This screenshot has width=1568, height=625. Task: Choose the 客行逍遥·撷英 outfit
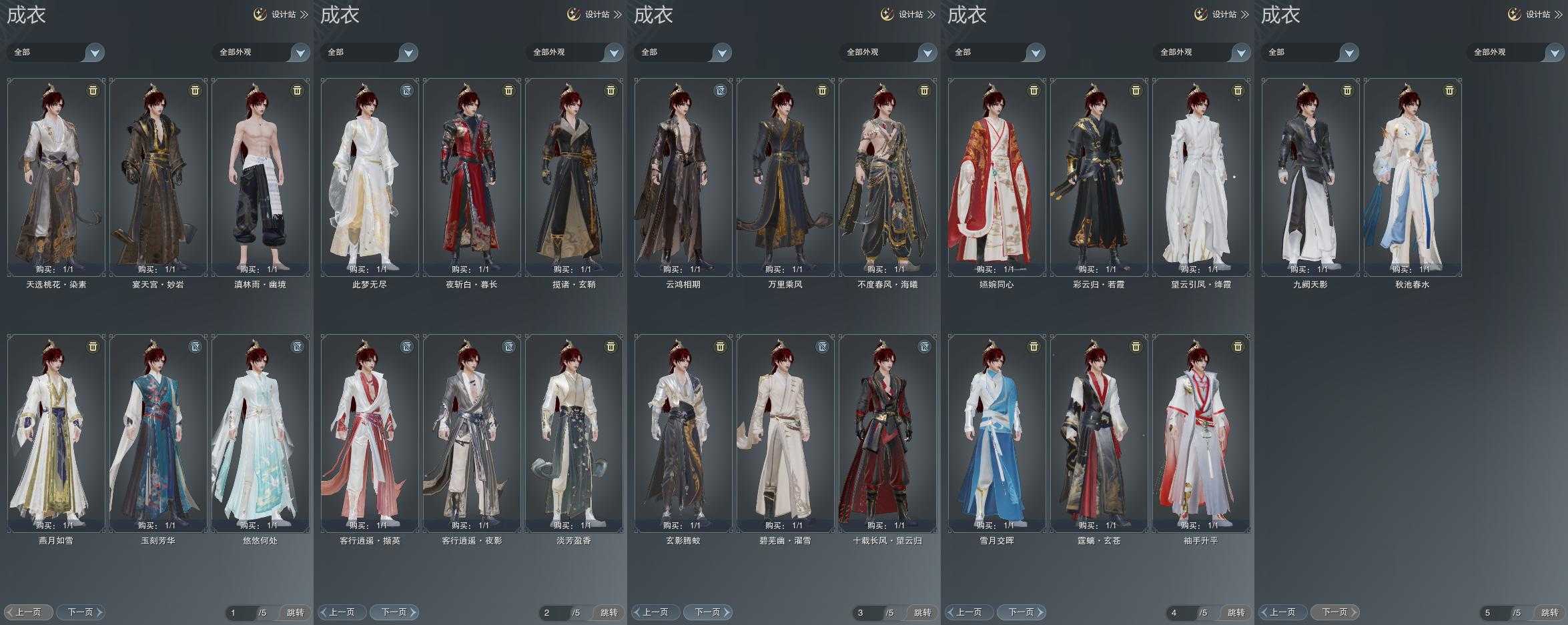pyautogui.click(x=370, y=433)
